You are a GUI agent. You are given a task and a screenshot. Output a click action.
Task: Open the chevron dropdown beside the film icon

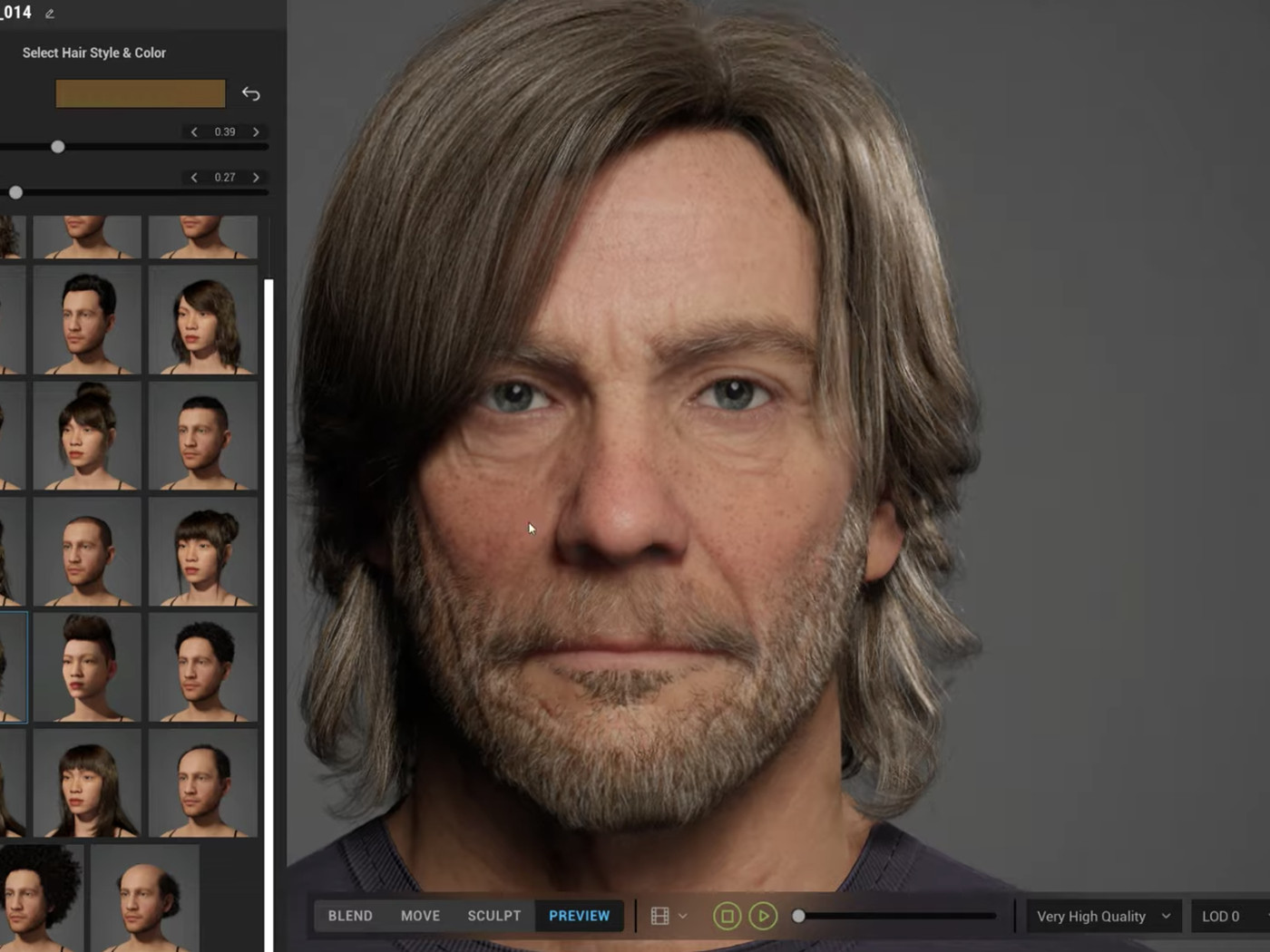(683, 916)
